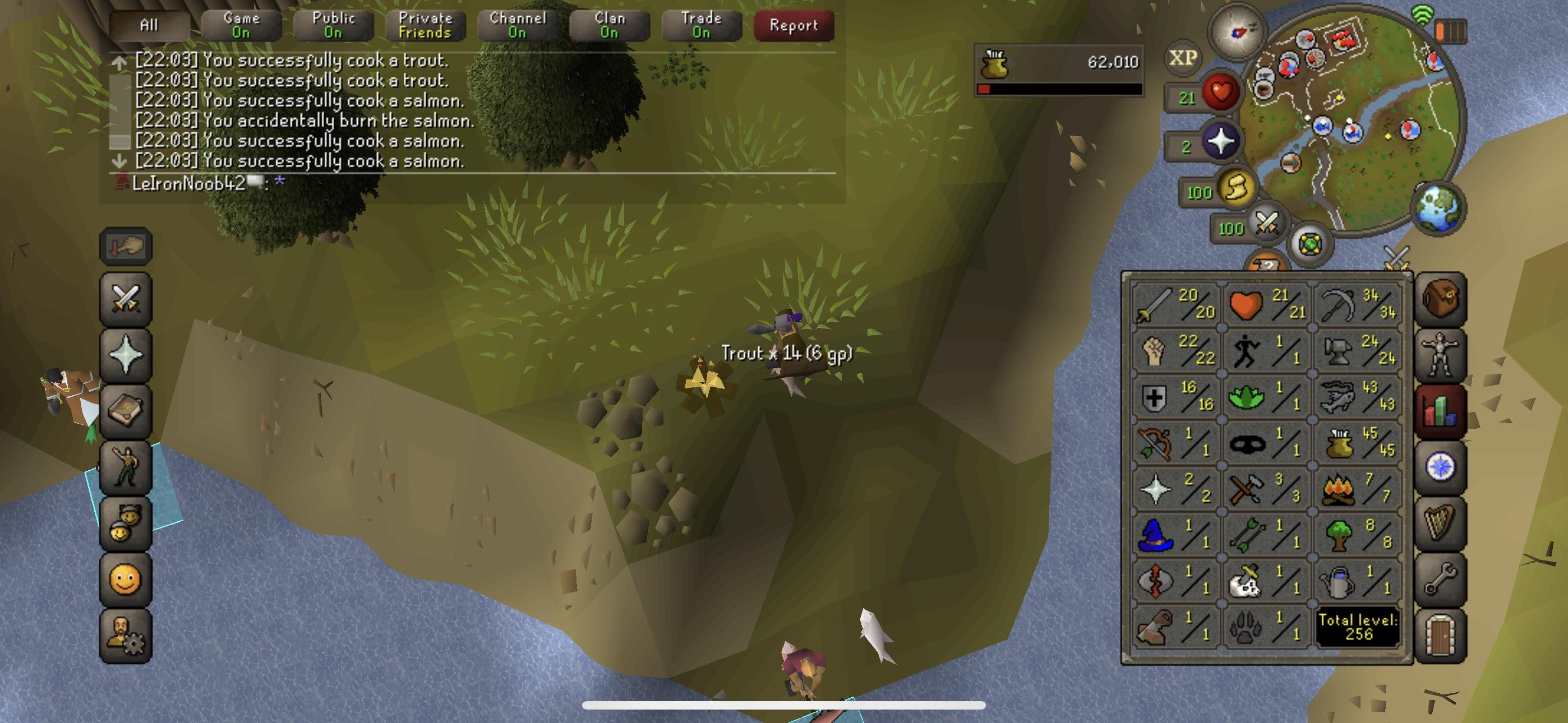Image resolution: width=1568 pixels, height=723 pixels.
Task: Open the worn equipment tab
Action: click(x=1440, y=355)
